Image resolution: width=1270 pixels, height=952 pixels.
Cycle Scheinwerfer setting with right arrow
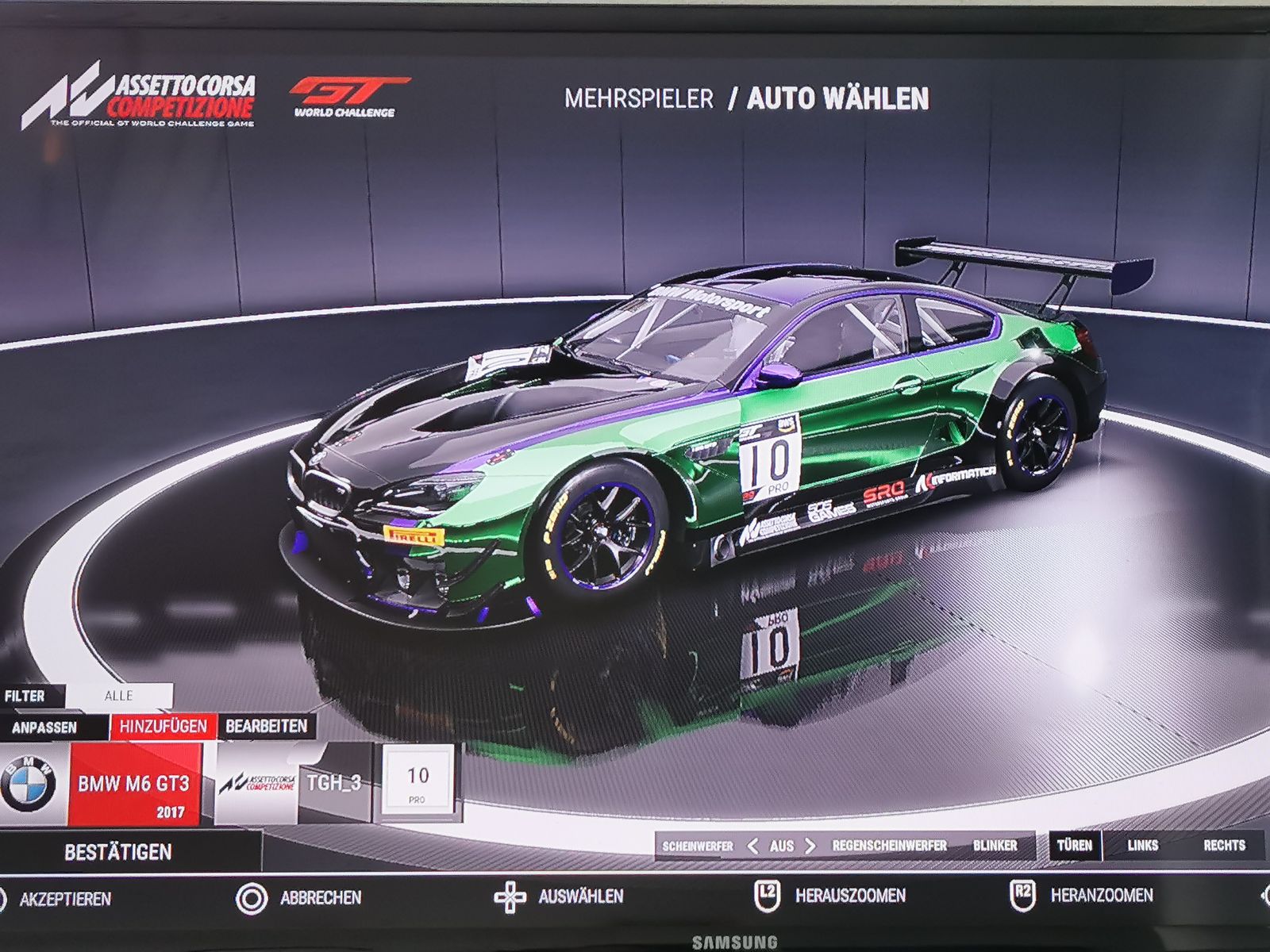pos(810,846)
